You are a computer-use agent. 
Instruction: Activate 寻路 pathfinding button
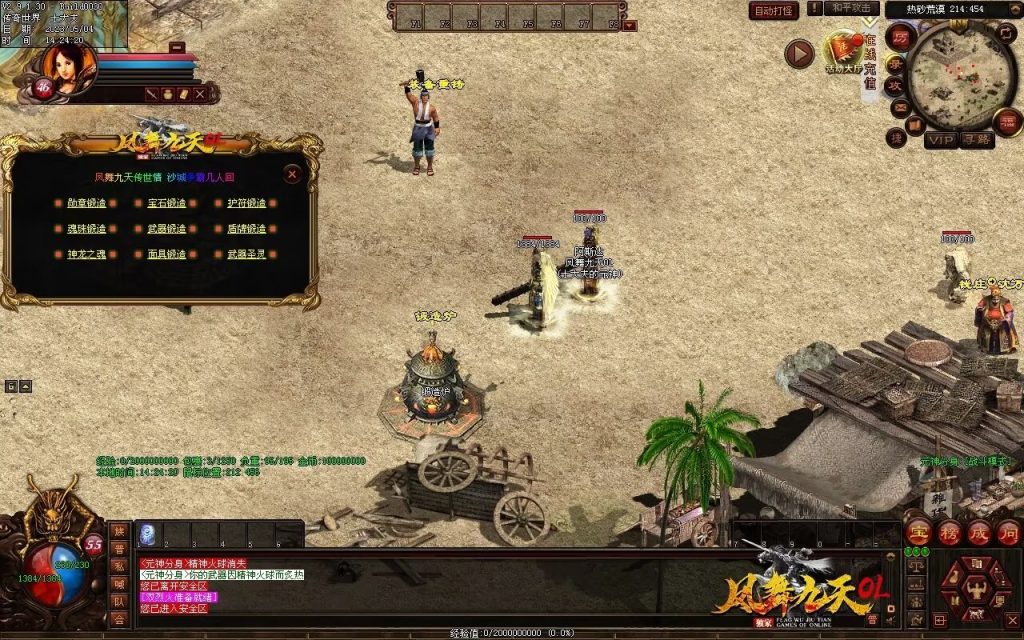click(x=977, y=140)
